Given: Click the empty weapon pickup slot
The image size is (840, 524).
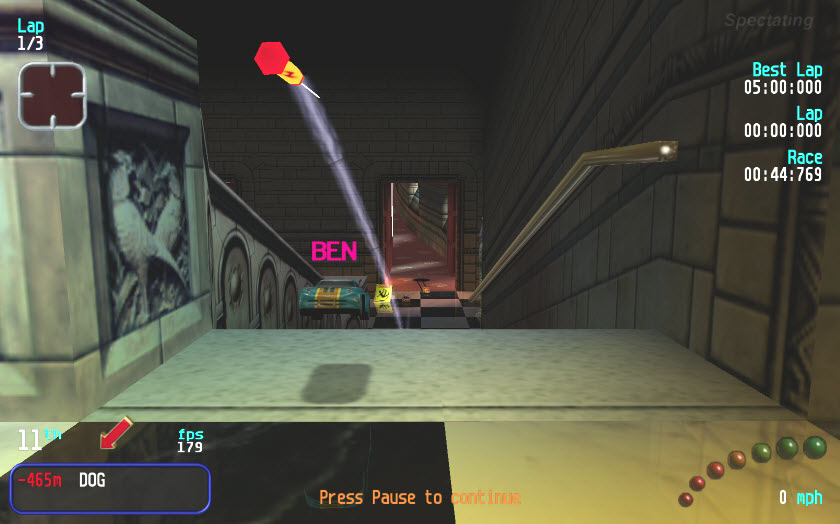Looking at the screenshot, I should click(x=52, y=96).
